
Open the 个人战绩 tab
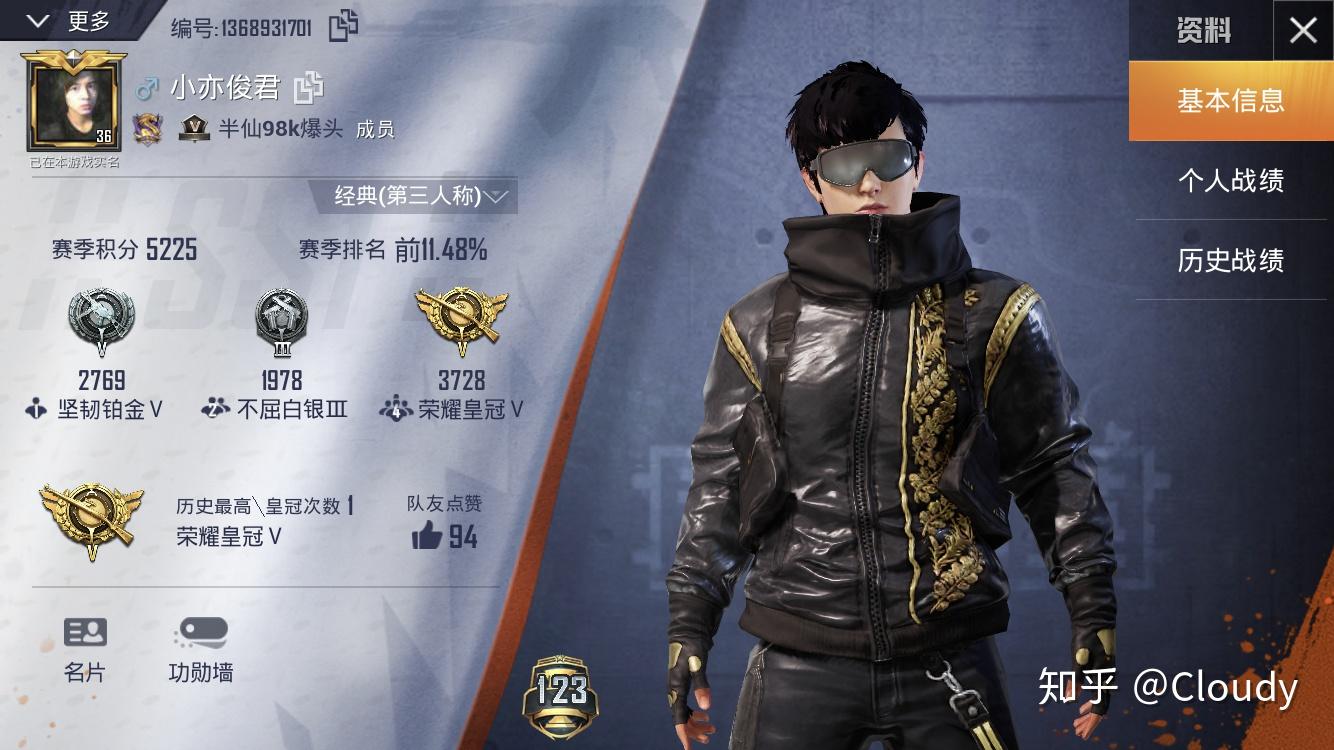pos(1230,181)
